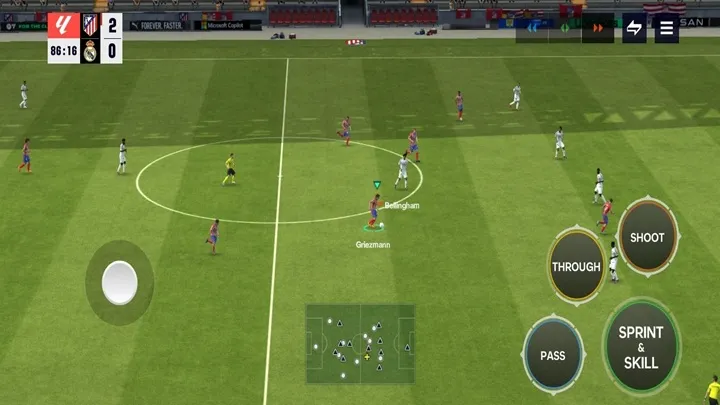
Task: Tap the SHOOT button
Action: (647, 237)
